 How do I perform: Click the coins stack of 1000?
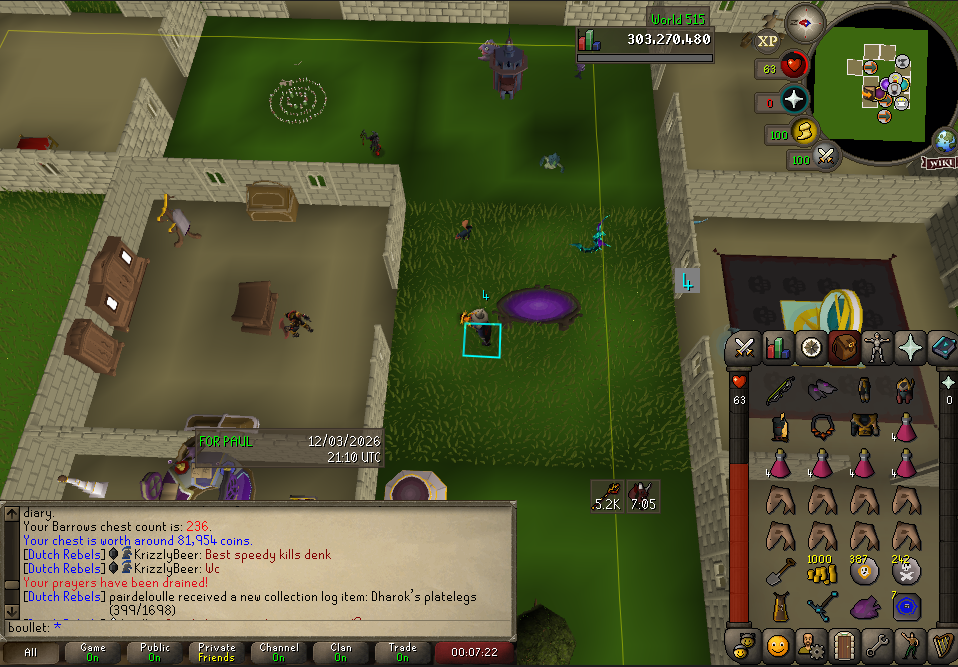(x=821, y=572)
